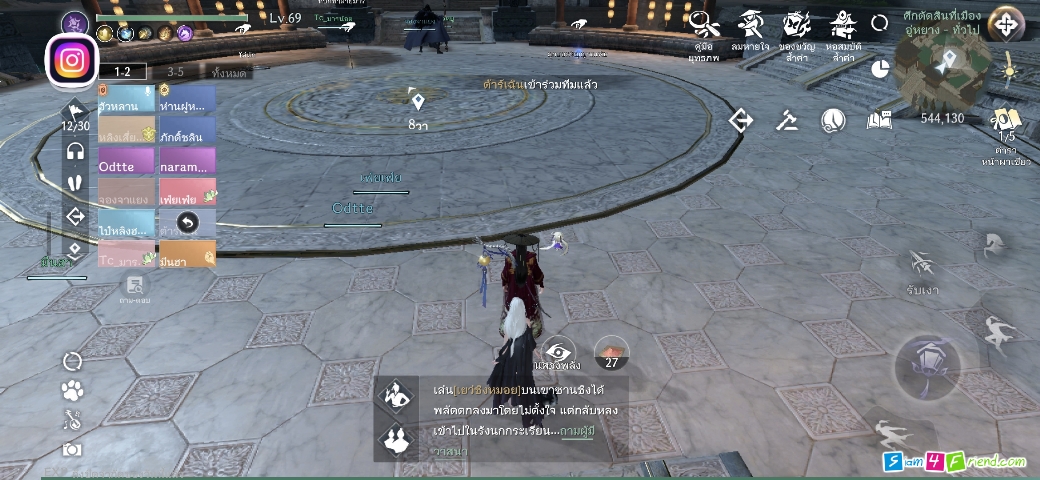Toggle the headphones voice icon

pyautogui.click(x=75, y=151)
